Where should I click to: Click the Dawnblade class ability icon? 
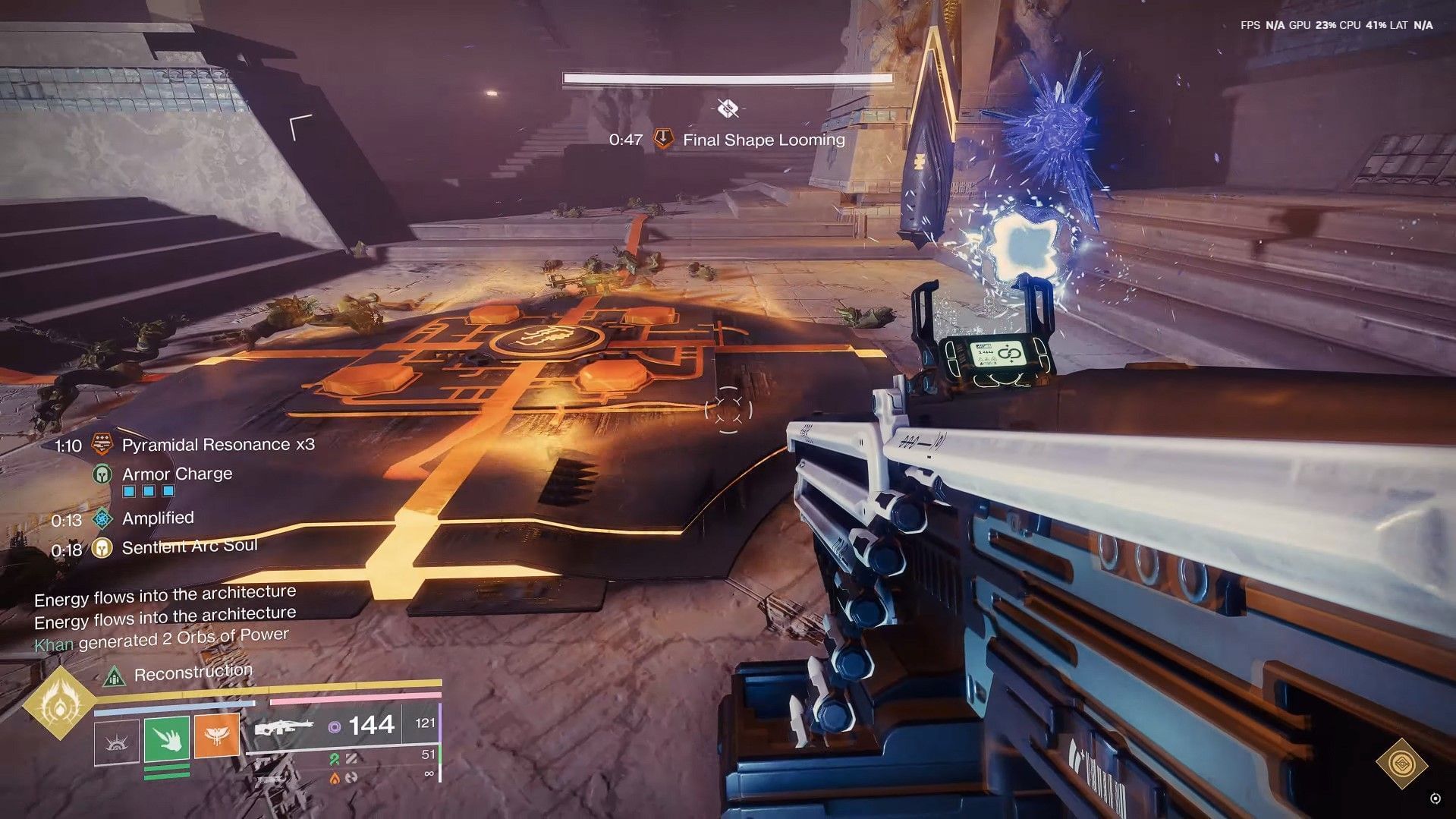pyautogui.click(x=118, y=742)
